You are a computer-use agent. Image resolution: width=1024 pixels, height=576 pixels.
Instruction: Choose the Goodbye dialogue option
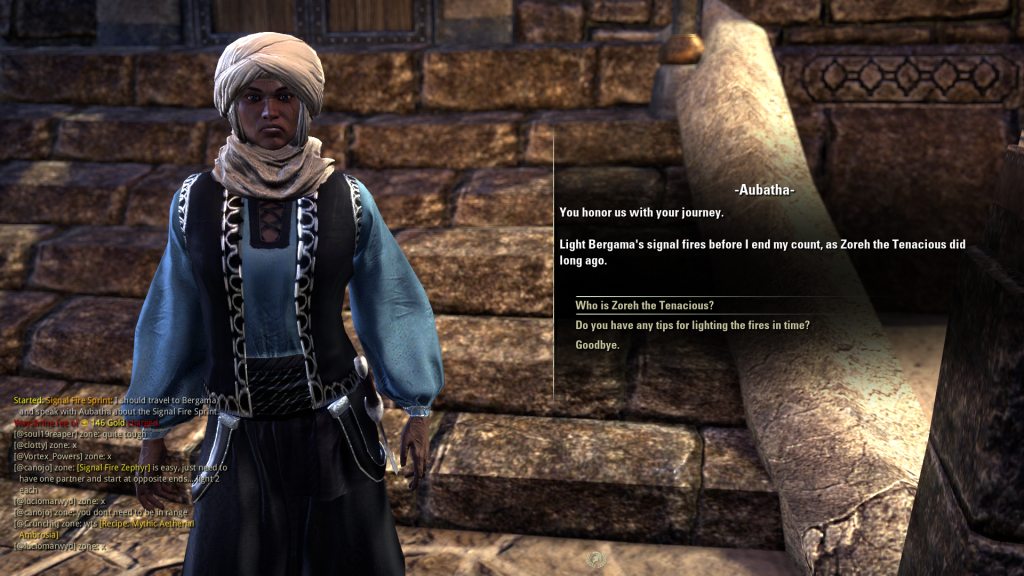point(597,345)
